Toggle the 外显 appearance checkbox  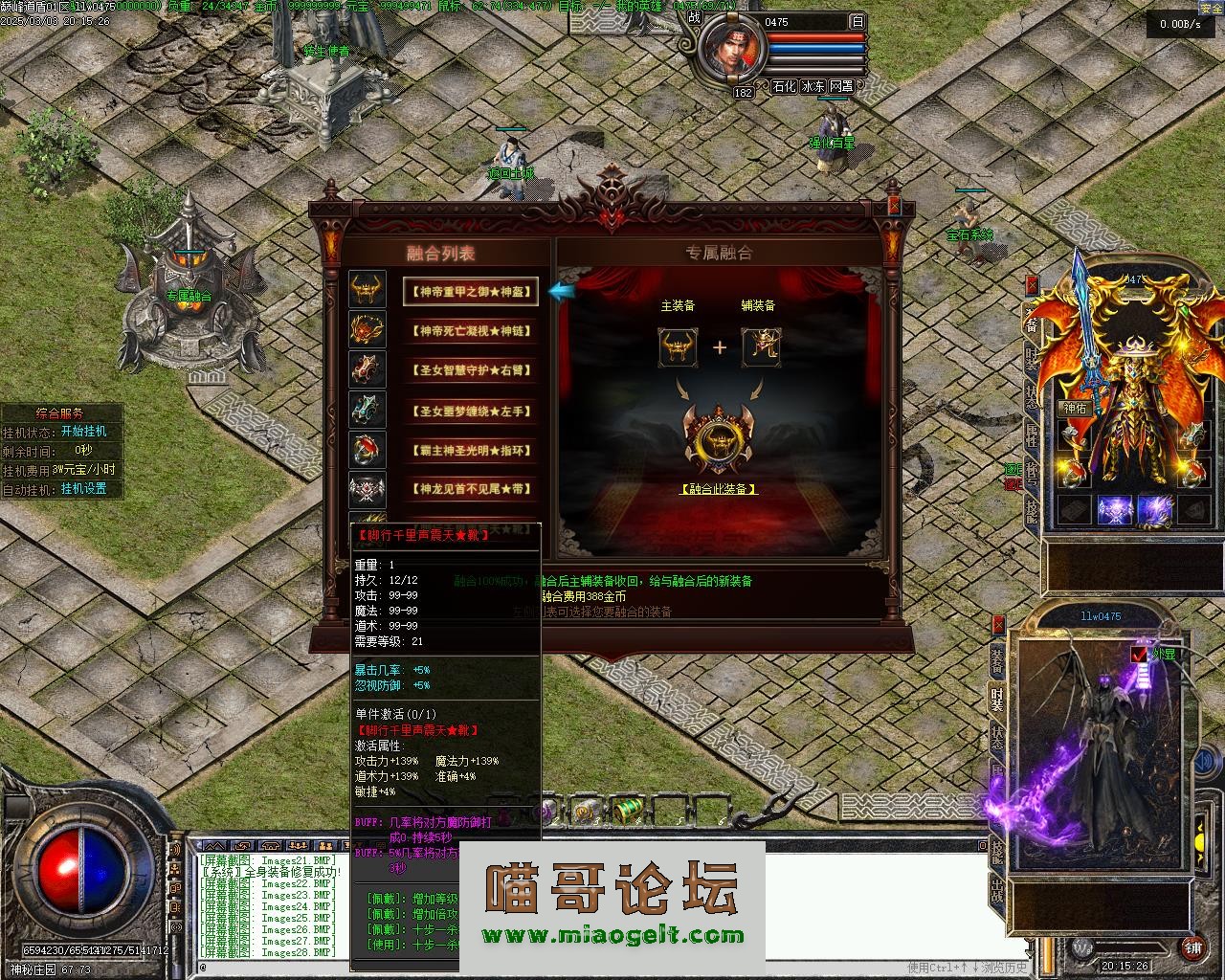point(1139,655)
